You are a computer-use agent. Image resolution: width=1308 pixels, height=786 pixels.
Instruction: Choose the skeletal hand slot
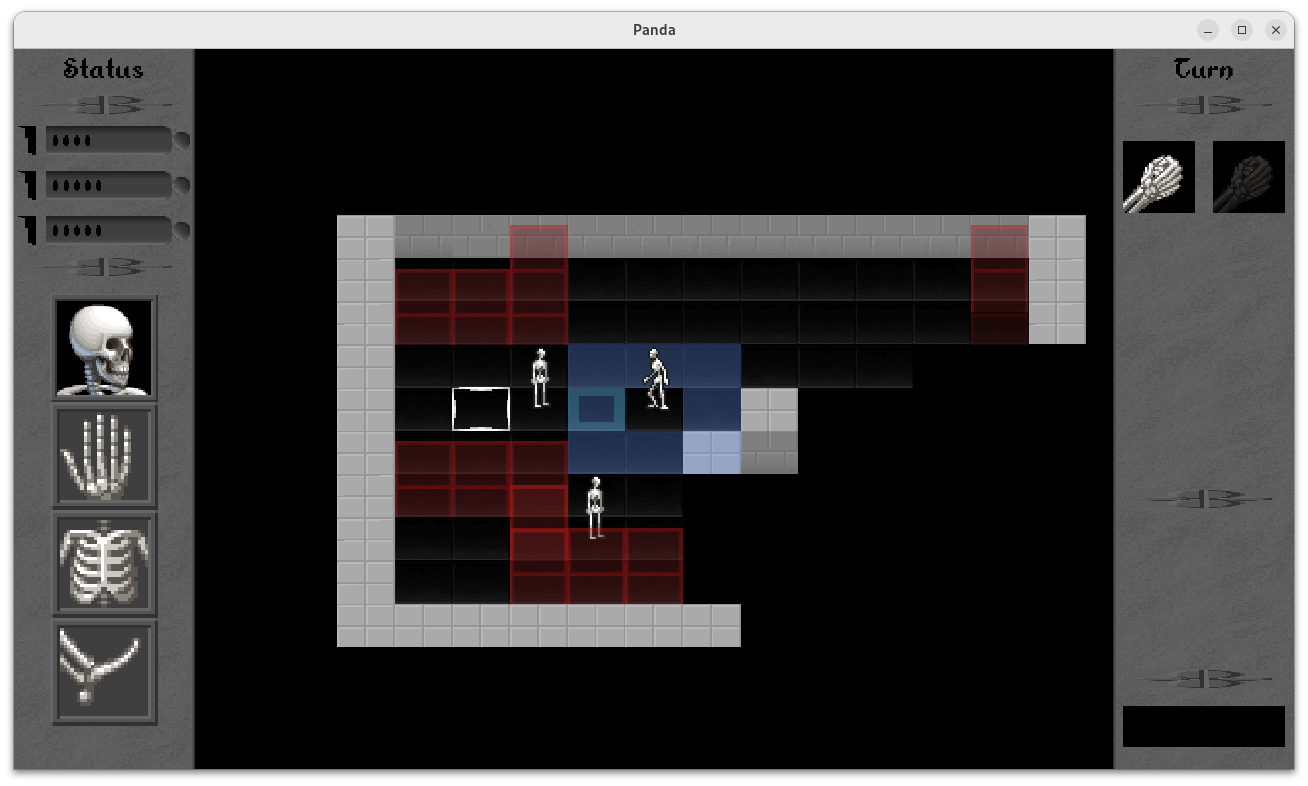pyautogui.click(x=105, y=456)
